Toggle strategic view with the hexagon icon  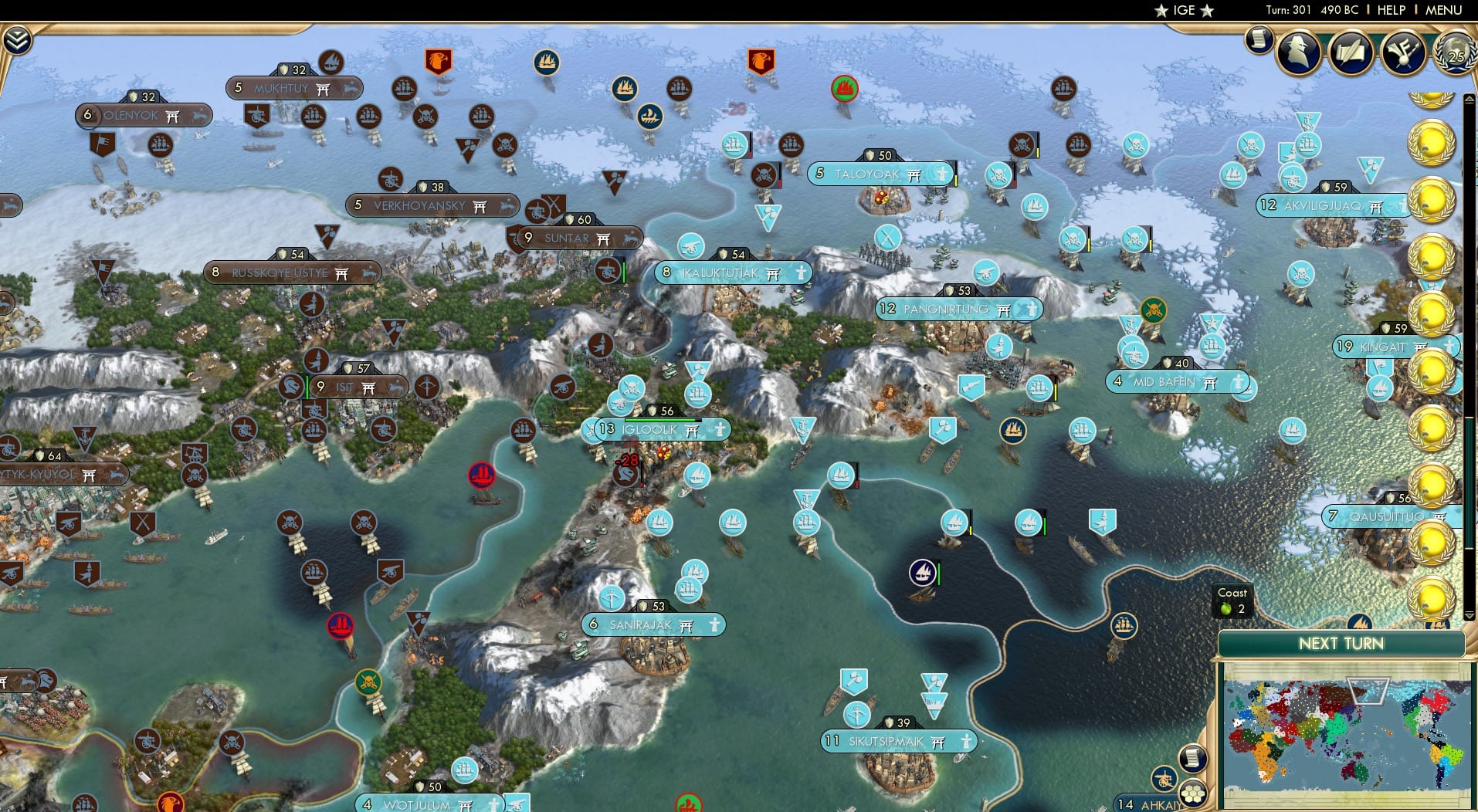[1193, 794]
